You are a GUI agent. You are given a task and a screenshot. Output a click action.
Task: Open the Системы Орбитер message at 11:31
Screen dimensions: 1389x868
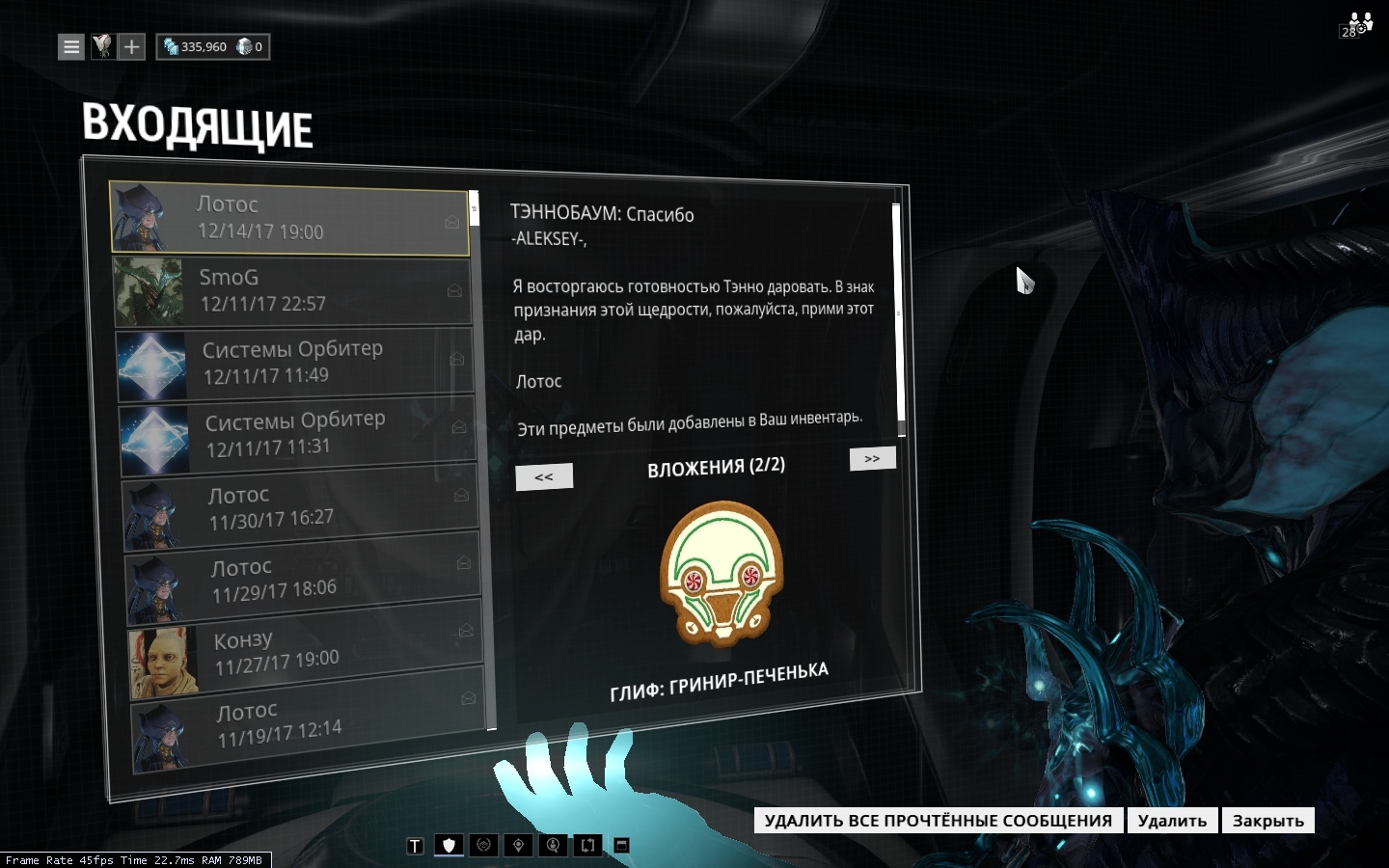(297, 434)
